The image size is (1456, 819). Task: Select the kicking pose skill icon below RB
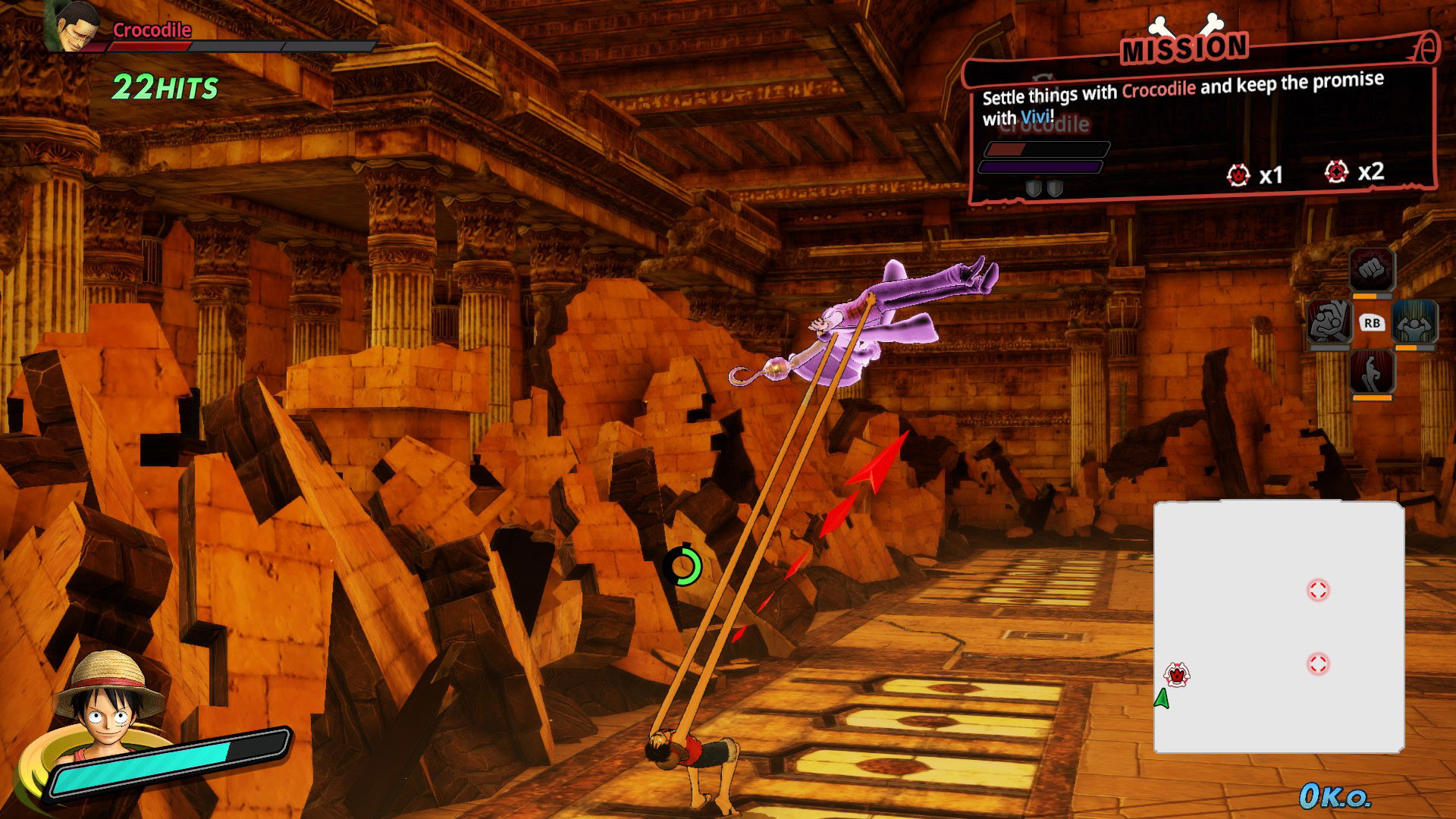click(x=1372, y=373)
